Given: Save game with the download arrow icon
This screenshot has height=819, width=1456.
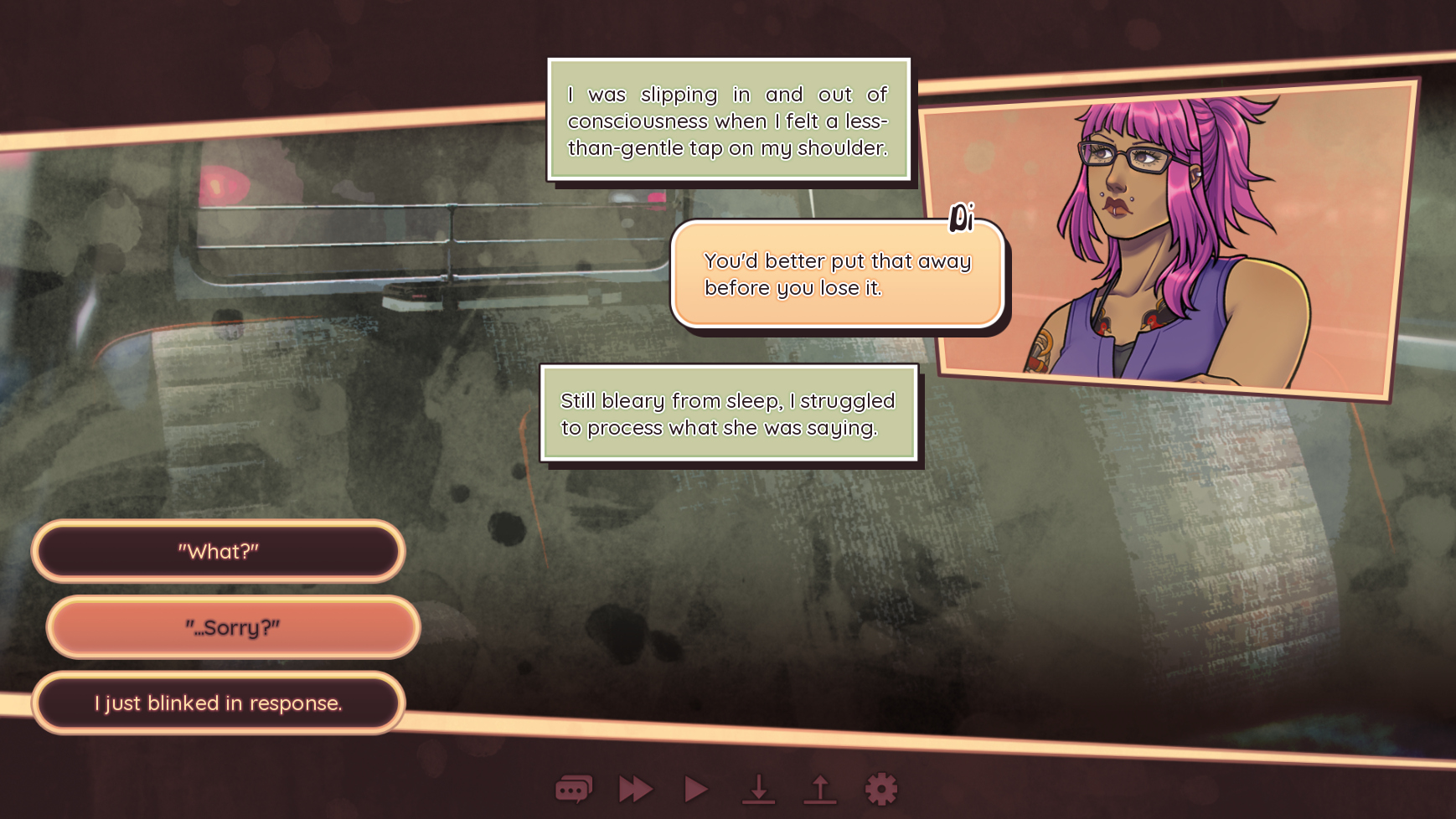Looking at the screenshot, I should (x=759, y=789).
